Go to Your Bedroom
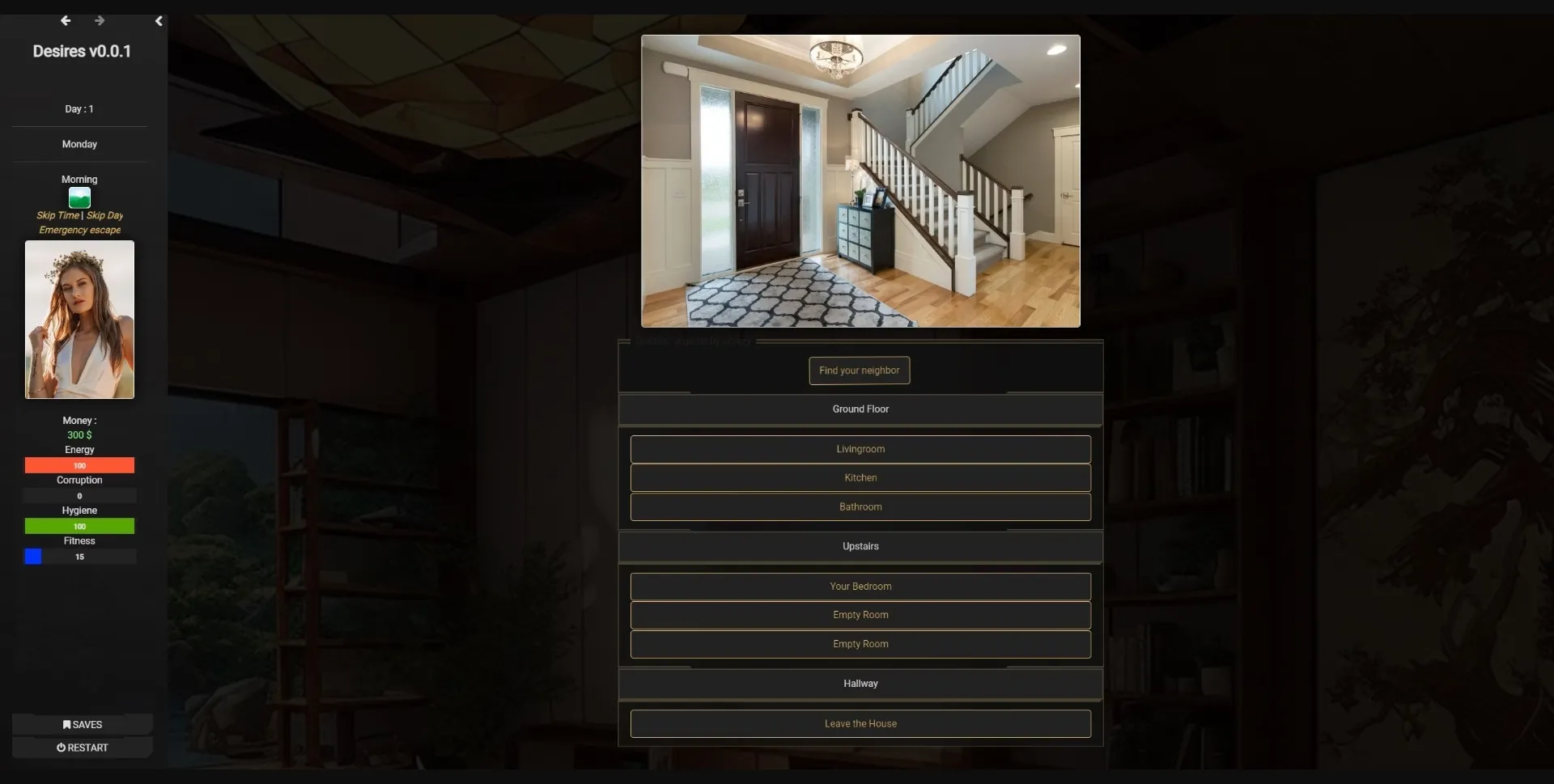 860,586
